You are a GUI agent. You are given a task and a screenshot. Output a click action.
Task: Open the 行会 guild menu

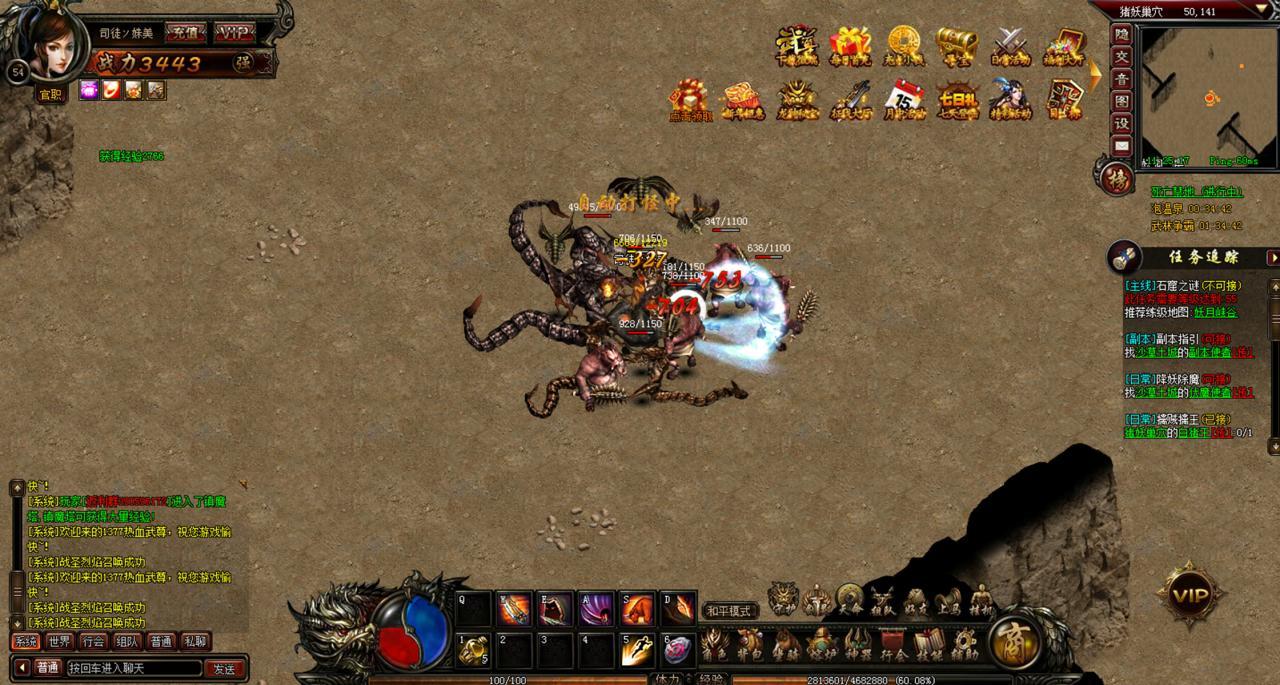click(893, 645)
